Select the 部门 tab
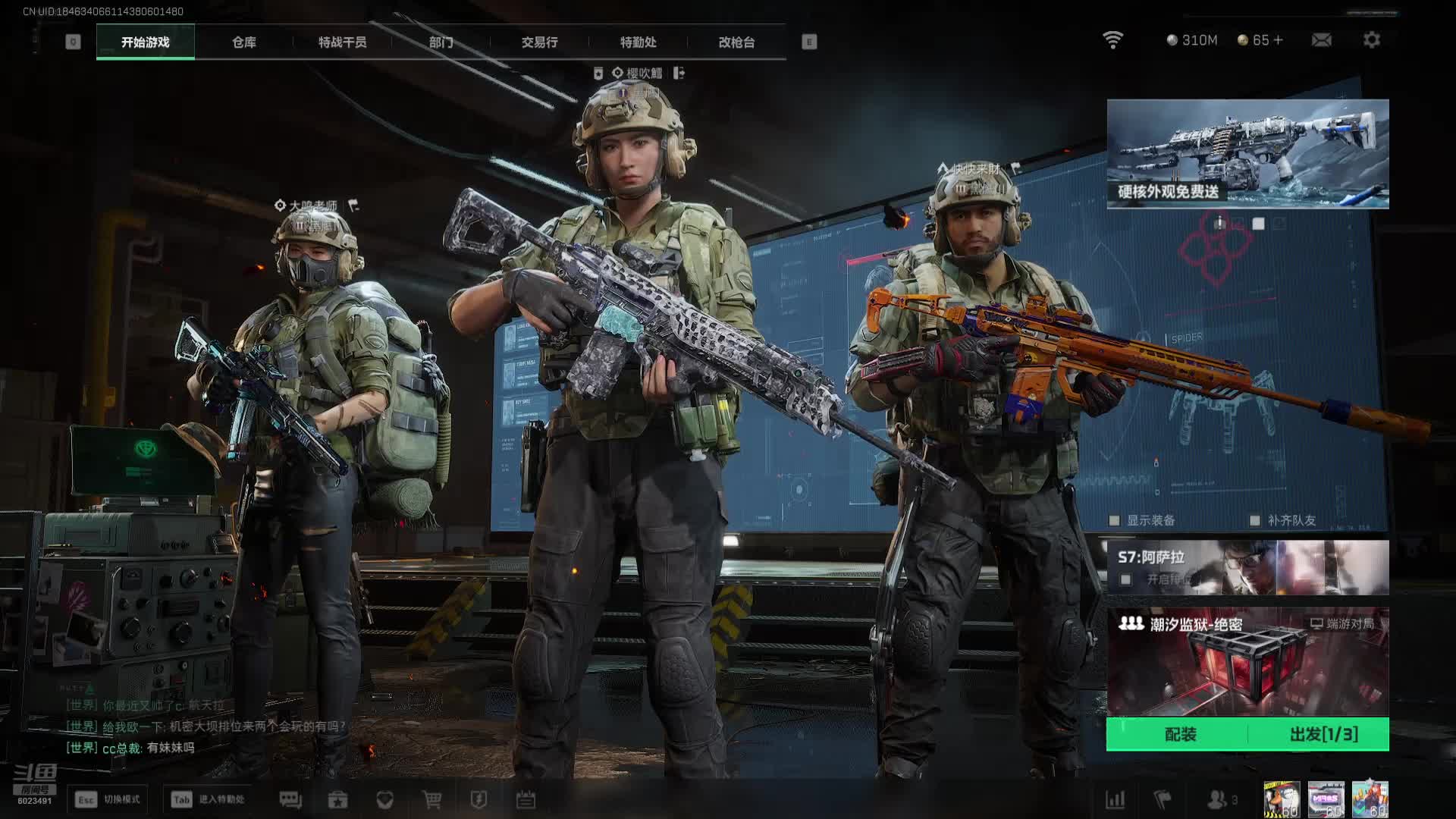This screenshot has width=1456, height=819. 441,42
